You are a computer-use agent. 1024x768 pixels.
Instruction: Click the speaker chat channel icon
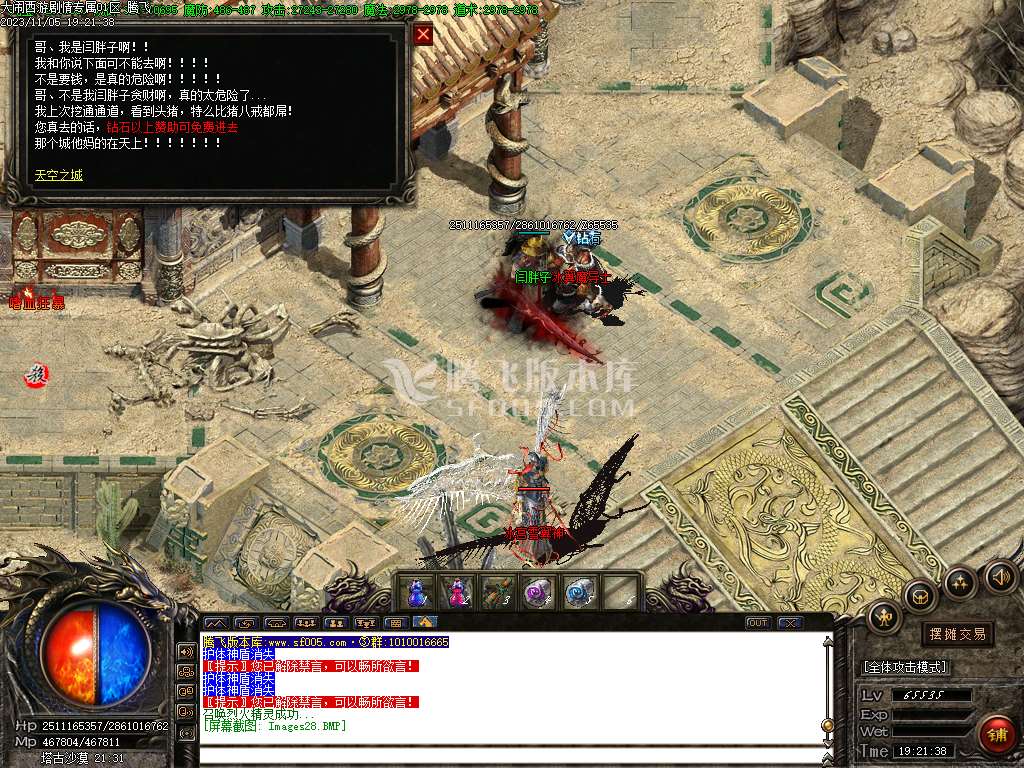186,651
